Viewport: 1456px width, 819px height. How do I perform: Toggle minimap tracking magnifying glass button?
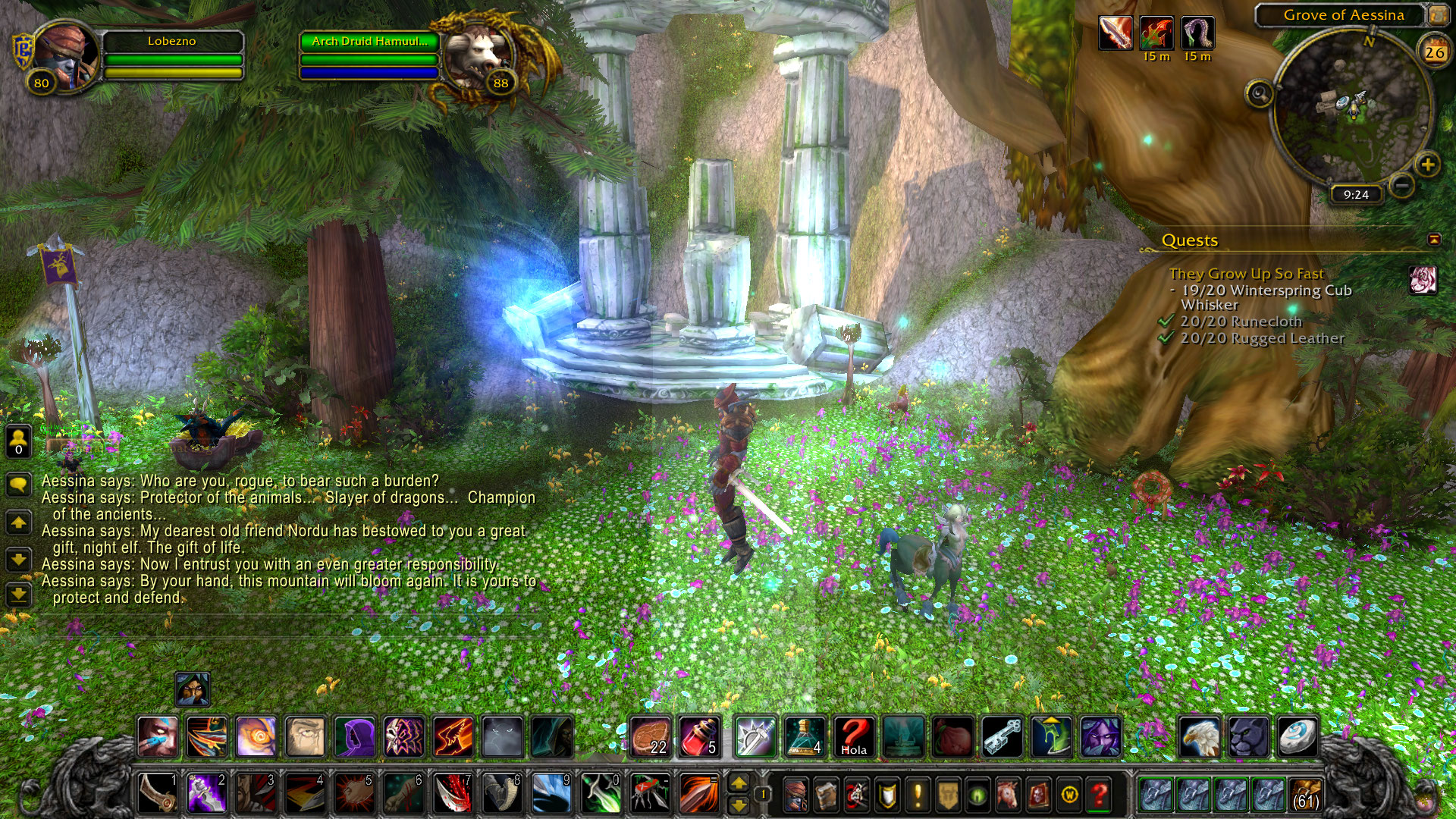point(1260,94)
